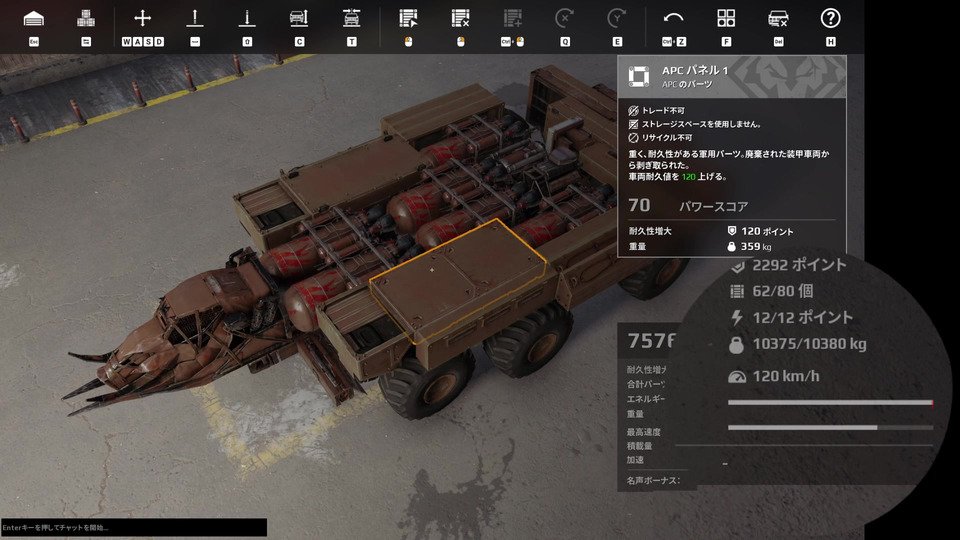
Task: Open the help question mark
Action: click(x=830, y=19)
